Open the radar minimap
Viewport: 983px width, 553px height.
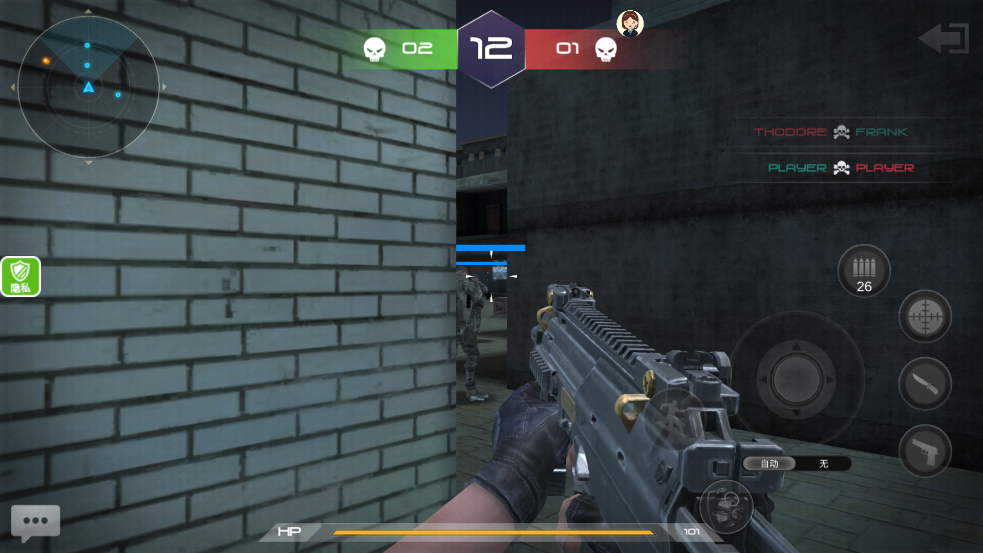[x=88, y=87]
